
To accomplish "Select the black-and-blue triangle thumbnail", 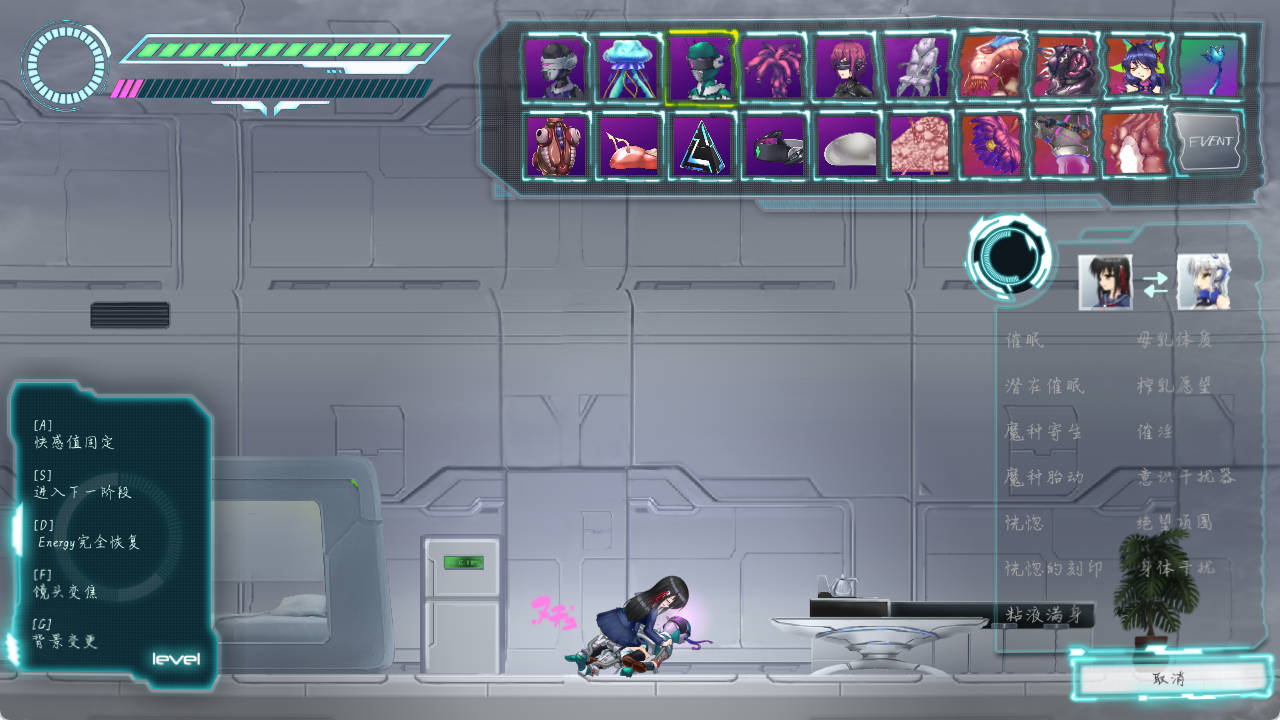I will pyautogui.click(x=701, y=145).
